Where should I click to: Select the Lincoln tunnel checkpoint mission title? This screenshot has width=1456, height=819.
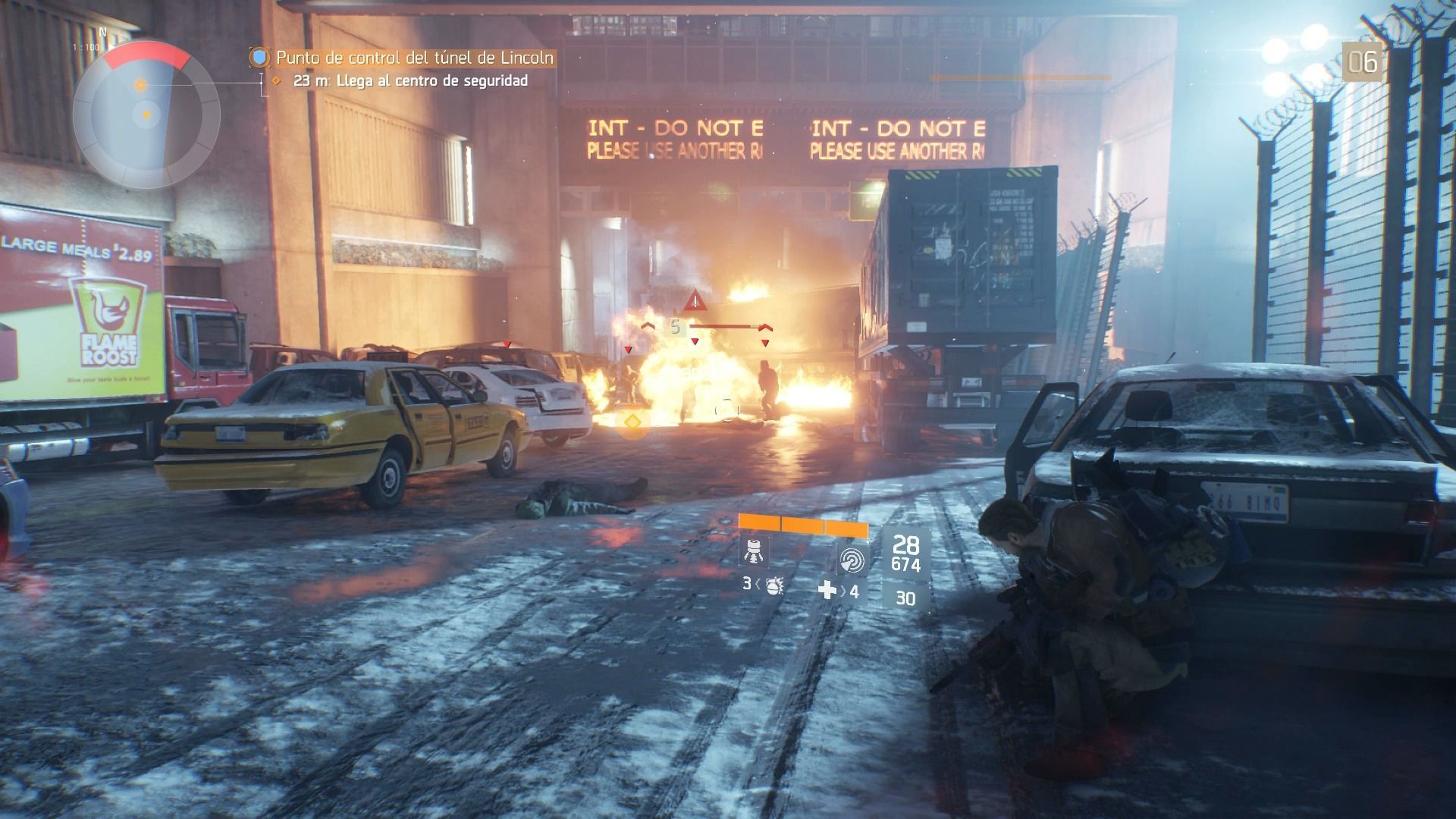[x=414, y=58]
